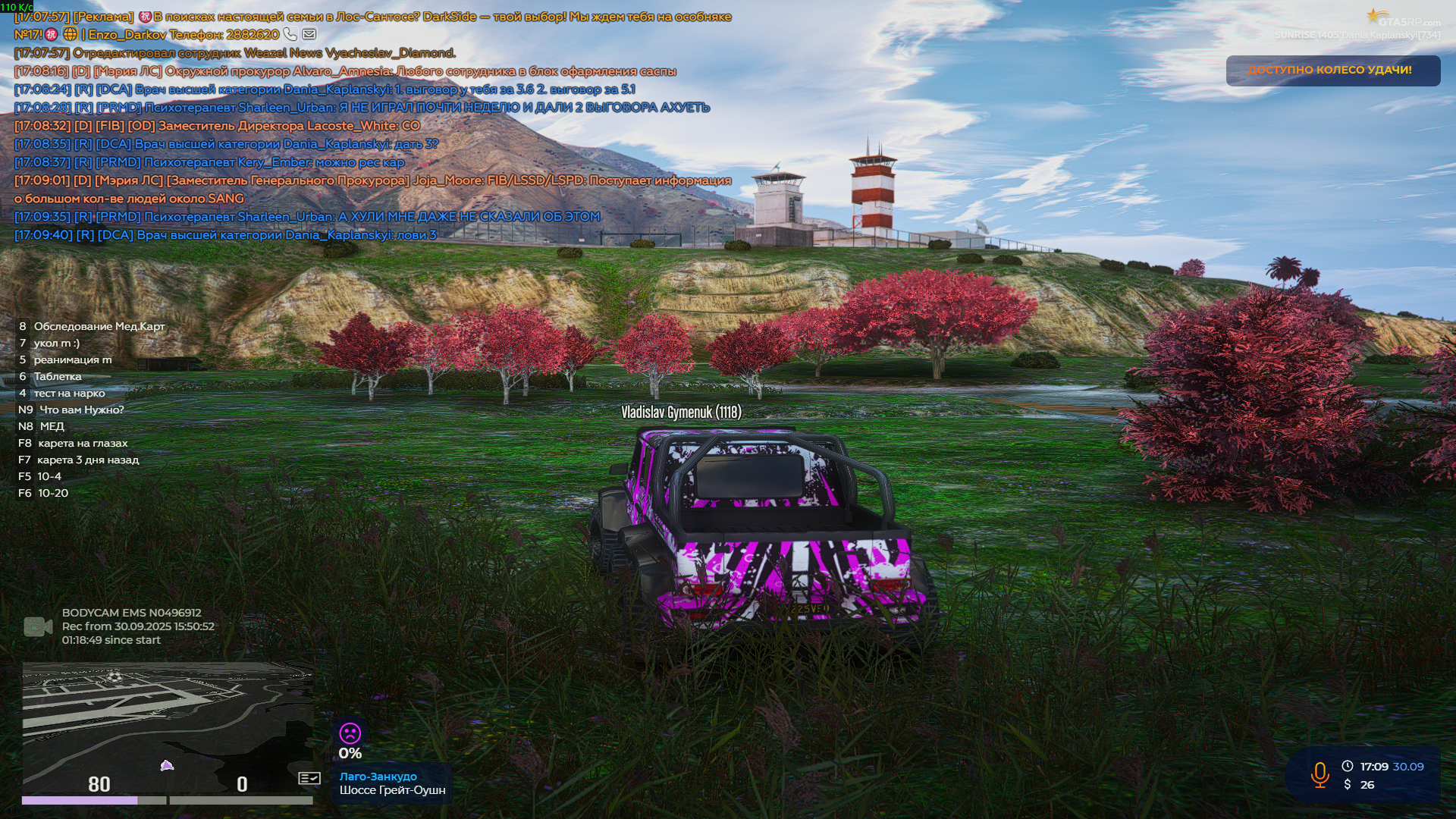Click the Enzo_Darkov player name in chat
1456x819 pixels.
(x=127, y=34)
